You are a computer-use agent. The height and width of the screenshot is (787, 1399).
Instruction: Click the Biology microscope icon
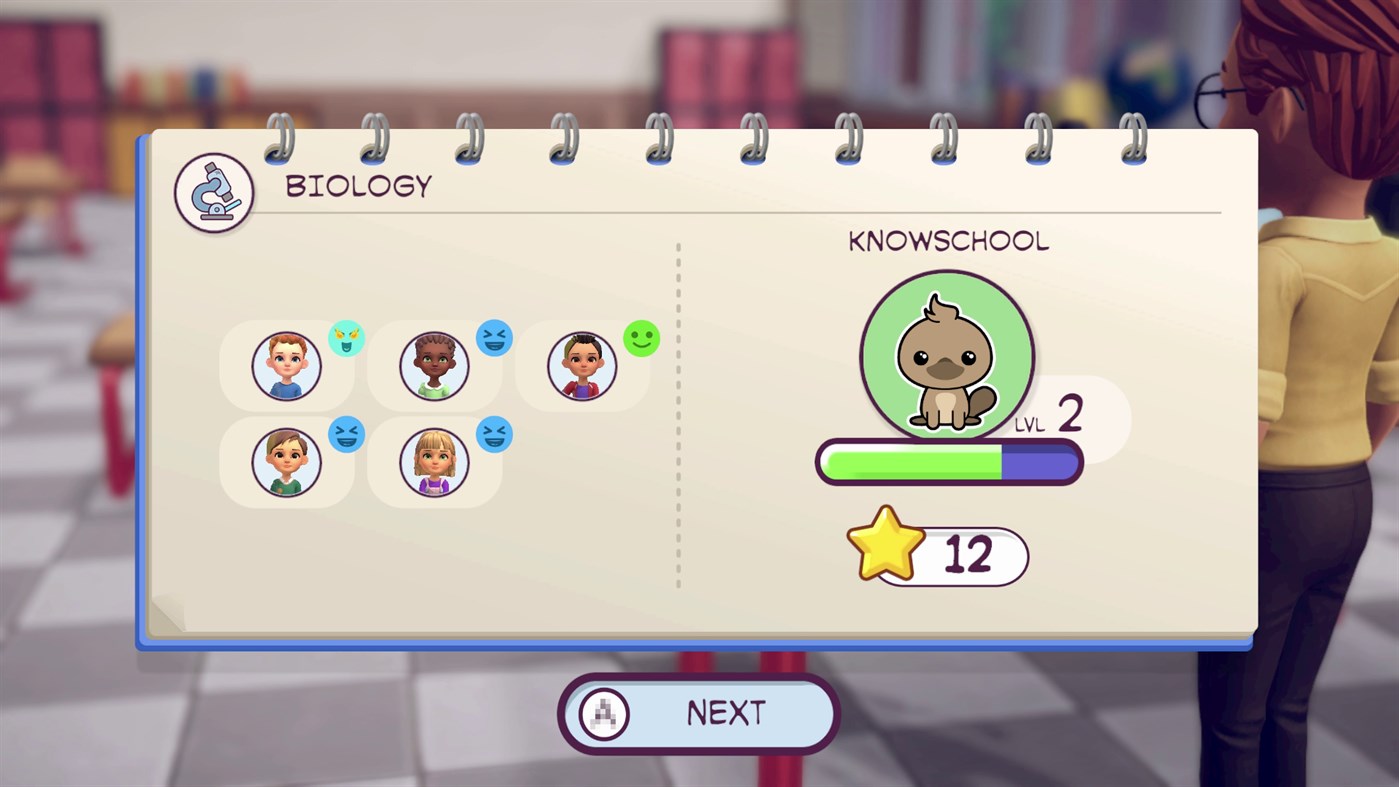(214, 190)
